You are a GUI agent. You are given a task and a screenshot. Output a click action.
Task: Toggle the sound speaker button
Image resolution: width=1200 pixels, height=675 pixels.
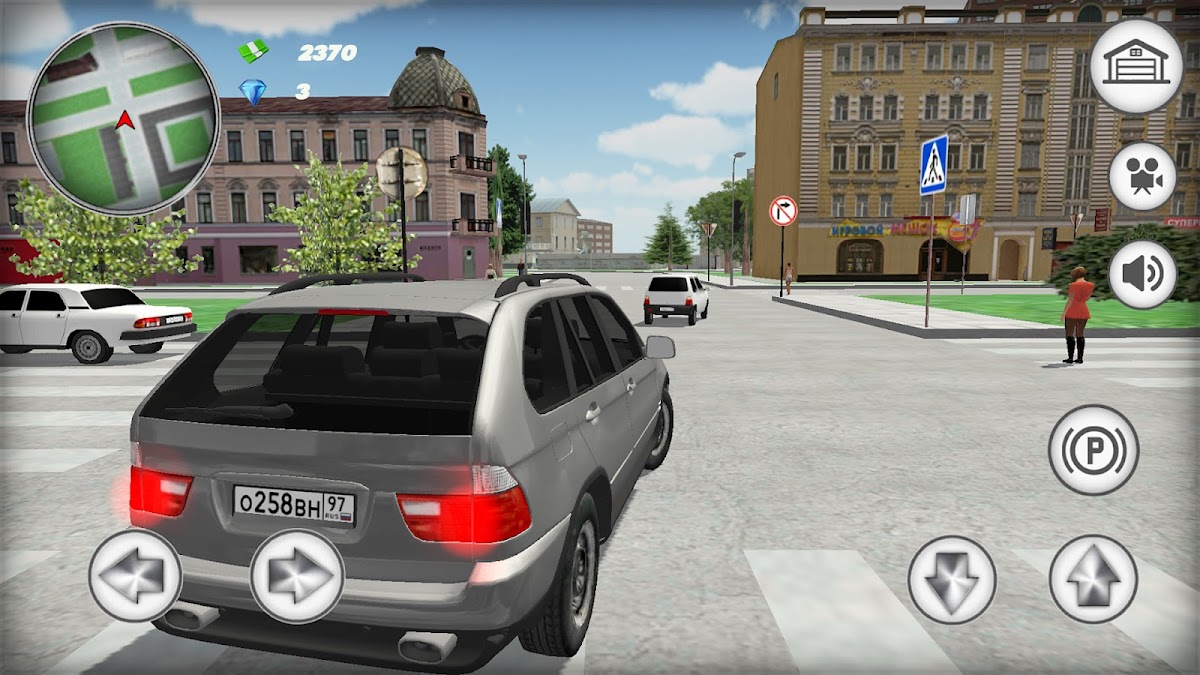[x=1142, y=275]
